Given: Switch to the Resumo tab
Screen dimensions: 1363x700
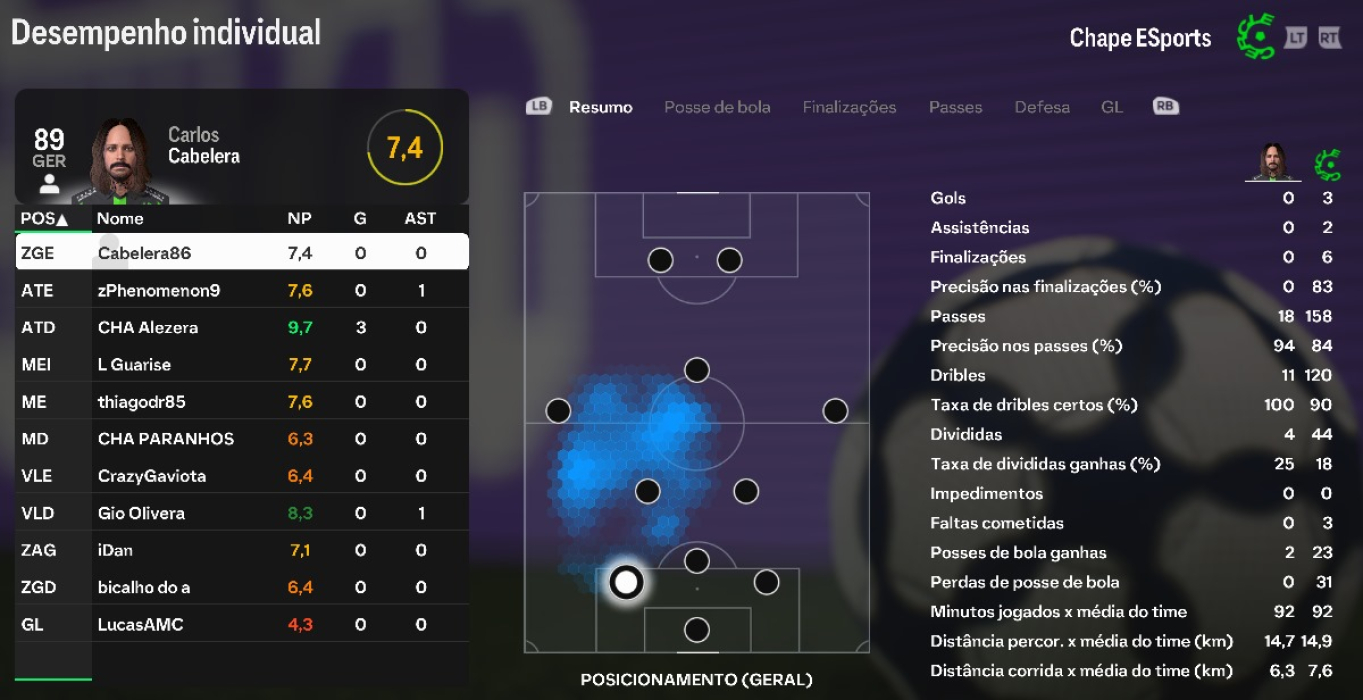Looking at the screenshot, I should pos(600,107).
